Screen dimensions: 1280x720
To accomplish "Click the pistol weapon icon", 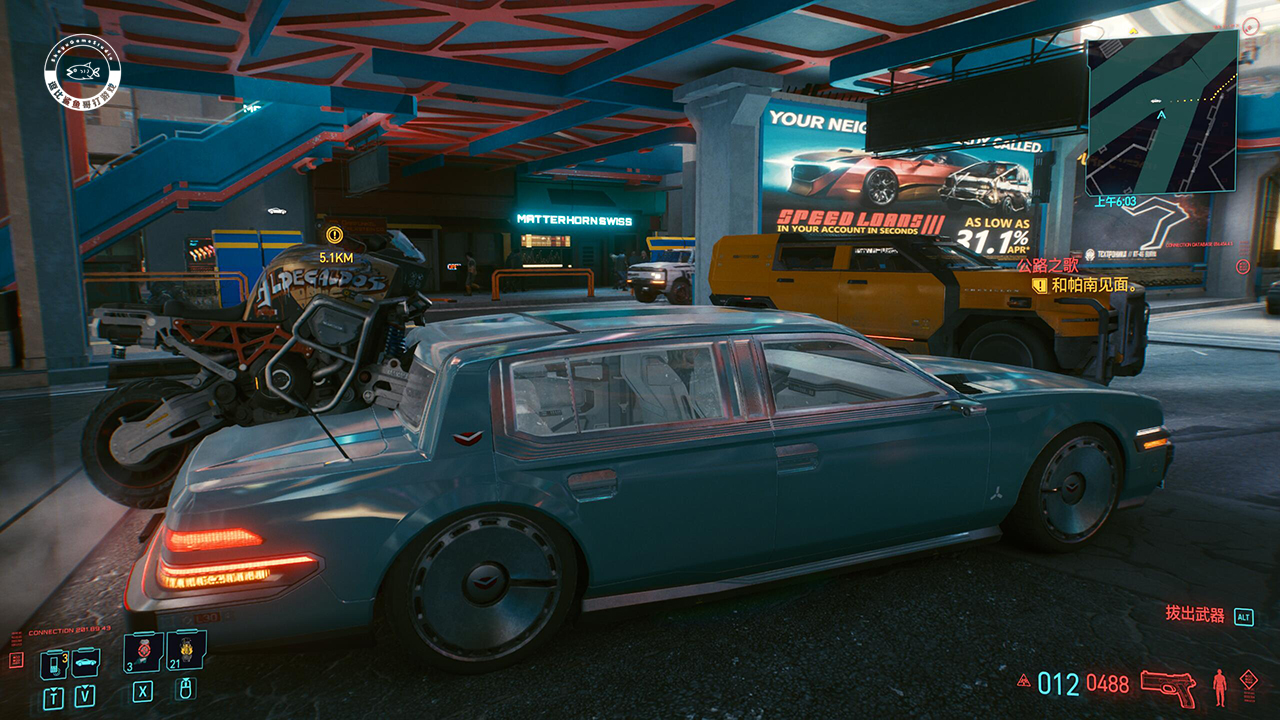I will pos(1168,686).
